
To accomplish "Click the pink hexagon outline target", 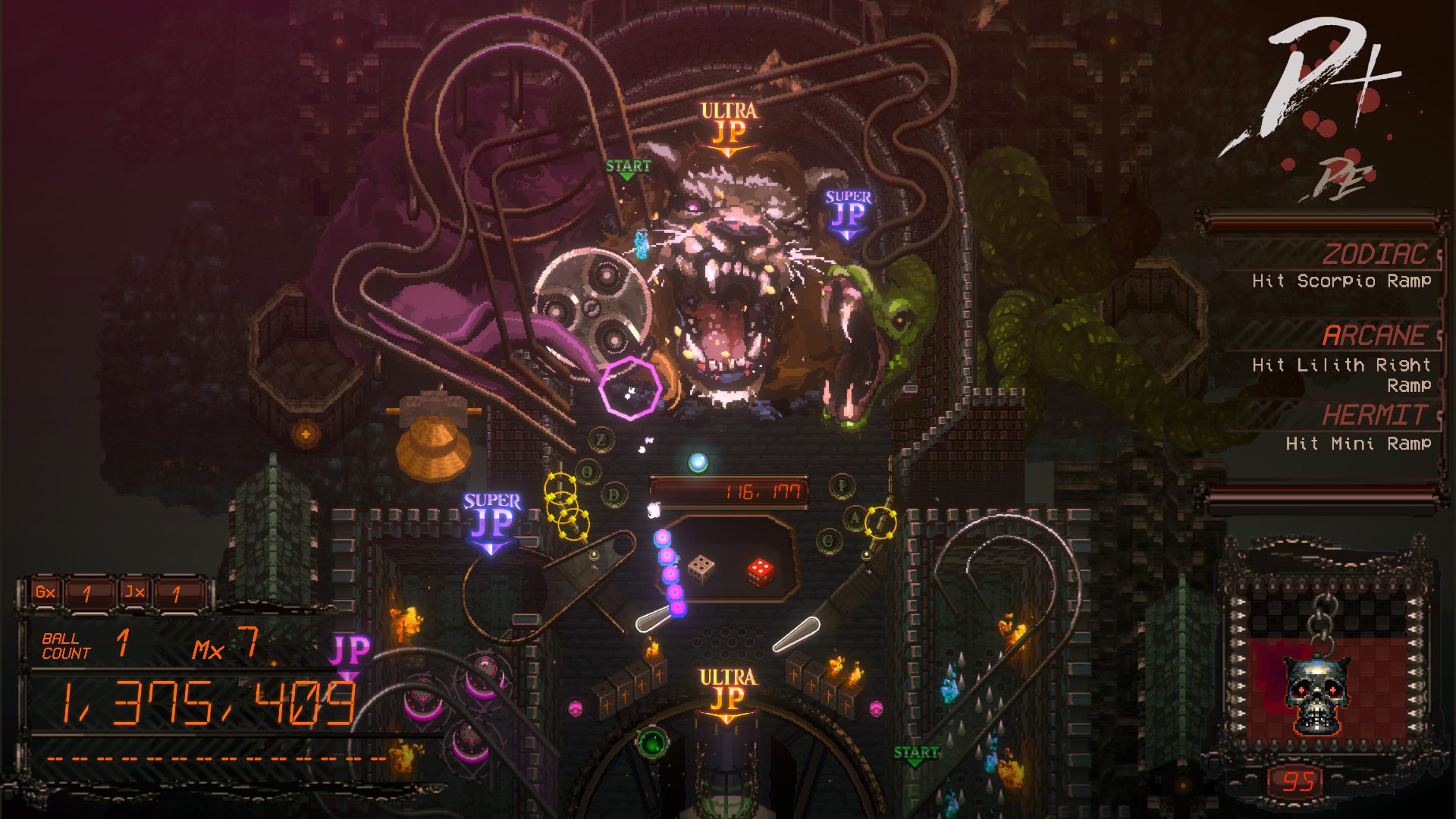I will click(629, 388).
